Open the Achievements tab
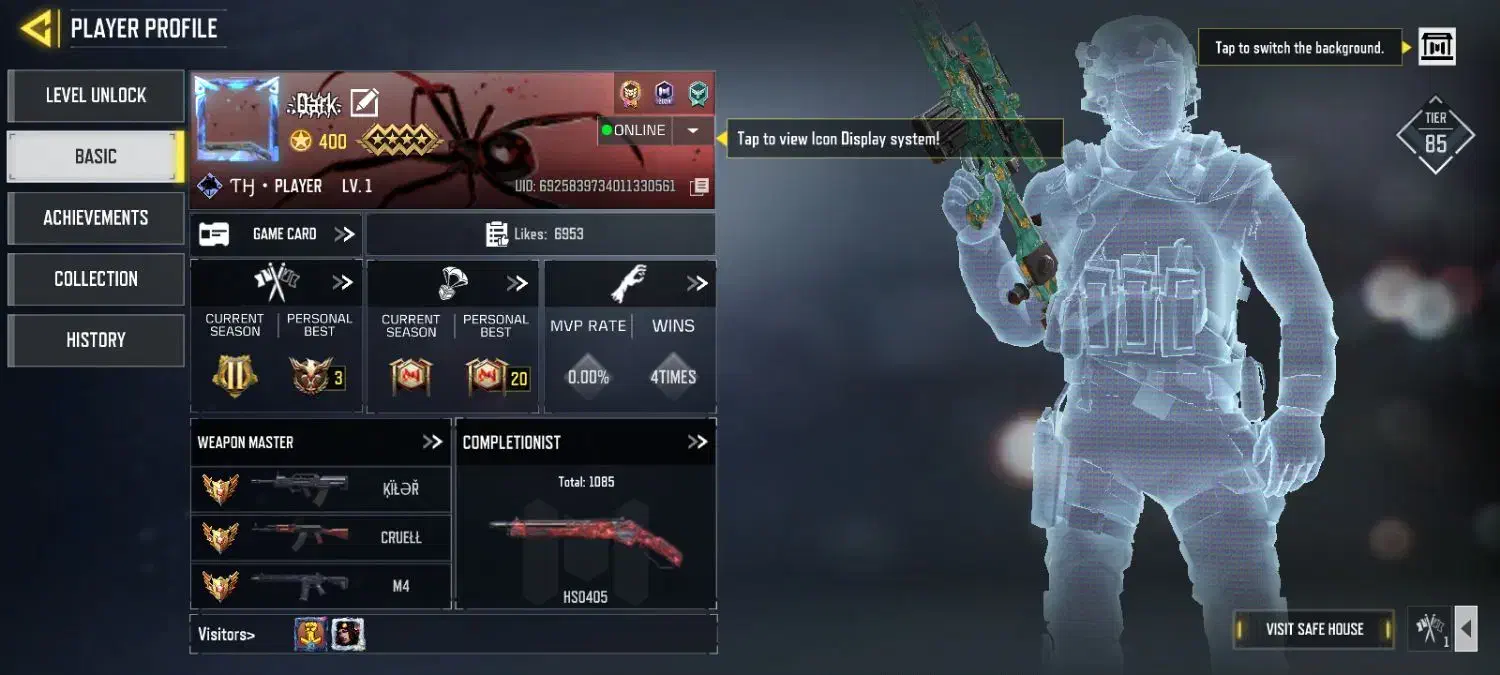Image resolution: width=1500 pixels, height=675 pixels. pos(96,218)
